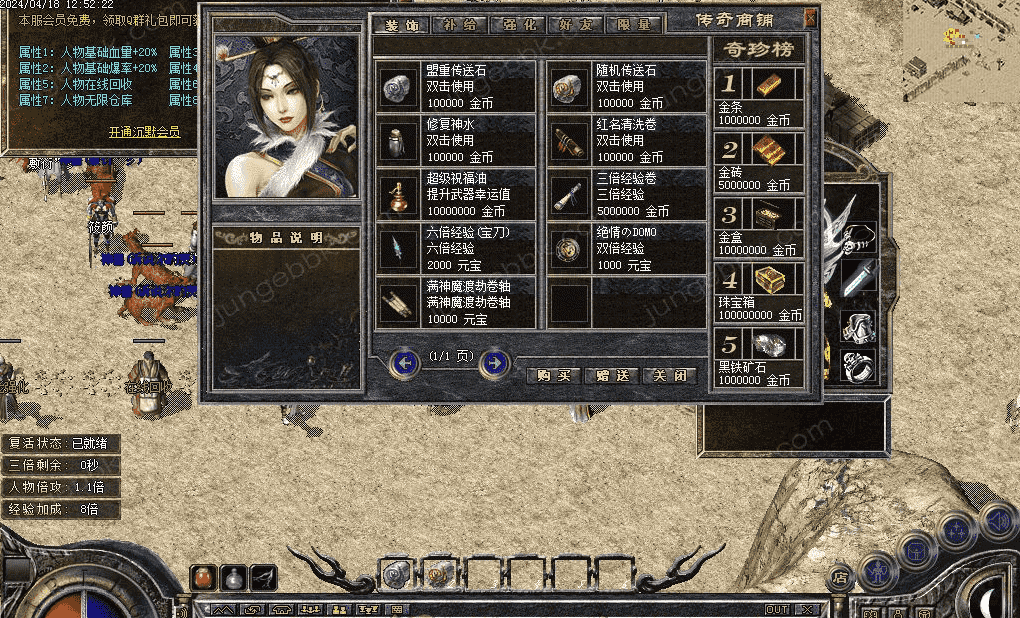Open the 开通沉默会员 membership link
Viewport: 1020px width, 618px height.
tap(144, 131)
